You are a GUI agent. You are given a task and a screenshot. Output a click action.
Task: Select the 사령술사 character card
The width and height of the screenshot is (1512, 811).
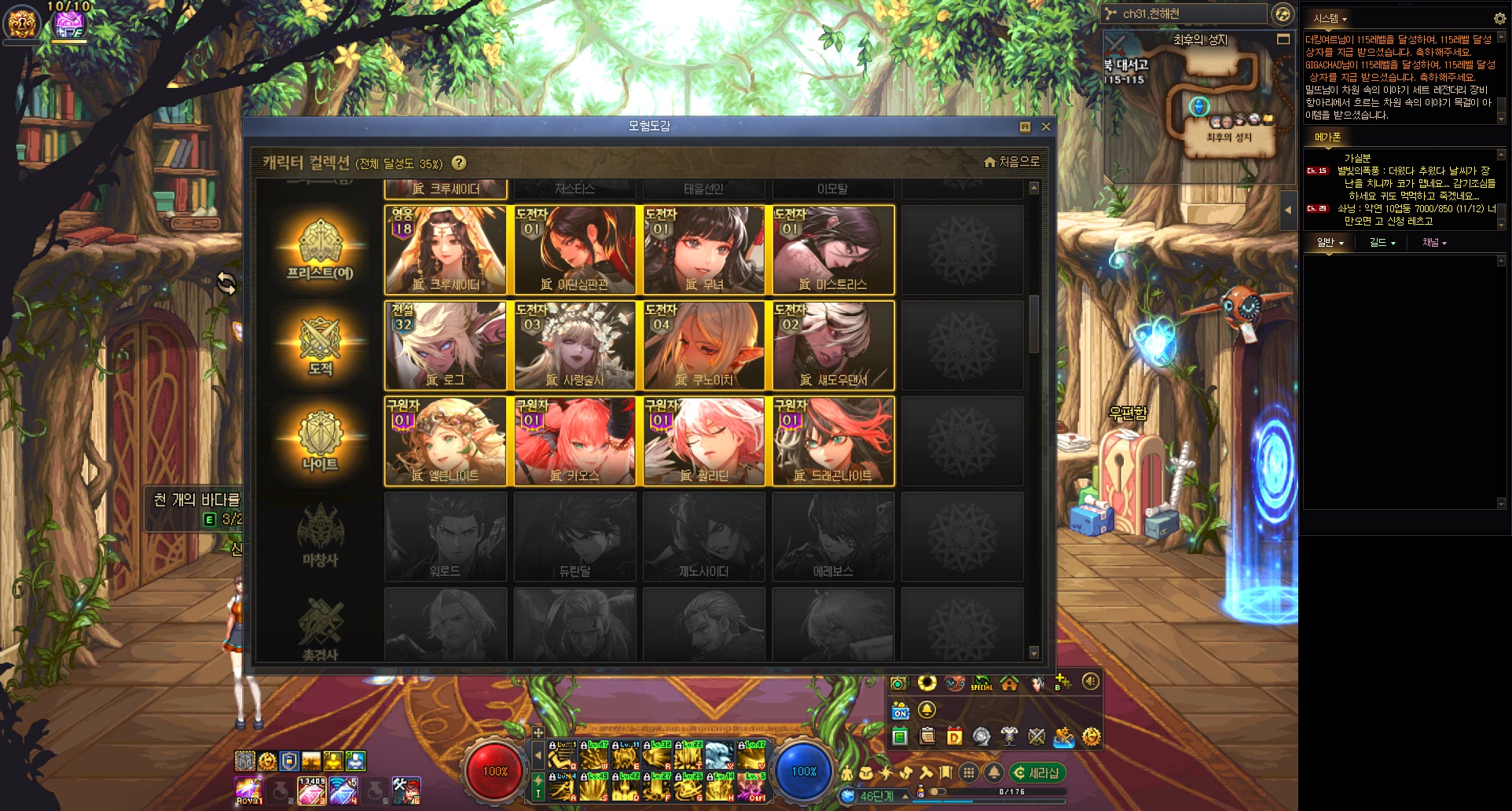click(x=574, y=346)
